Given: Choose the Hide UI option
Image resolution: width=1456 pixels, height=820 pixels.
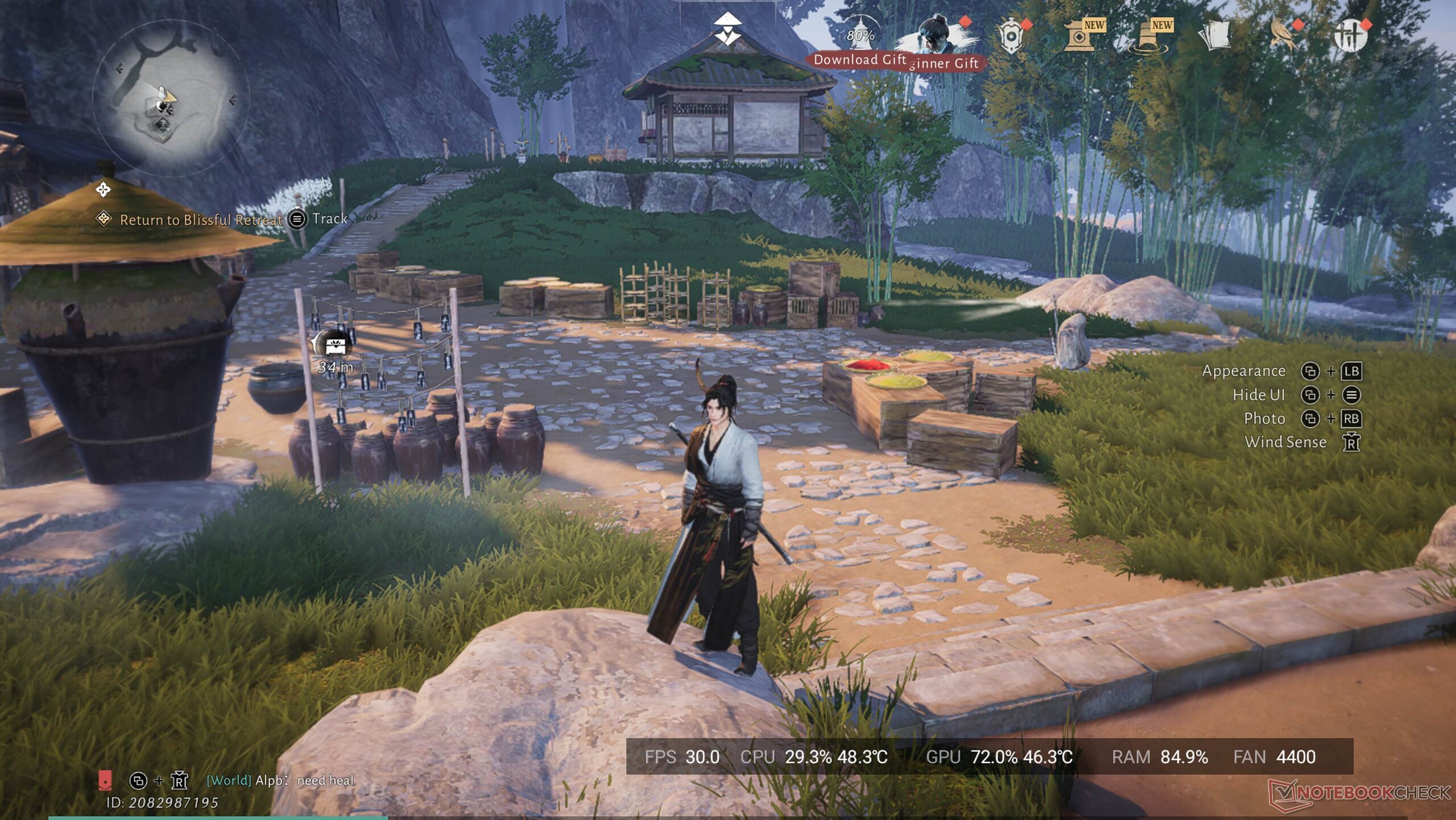Looking at the screenshot, I should 1258,395.
